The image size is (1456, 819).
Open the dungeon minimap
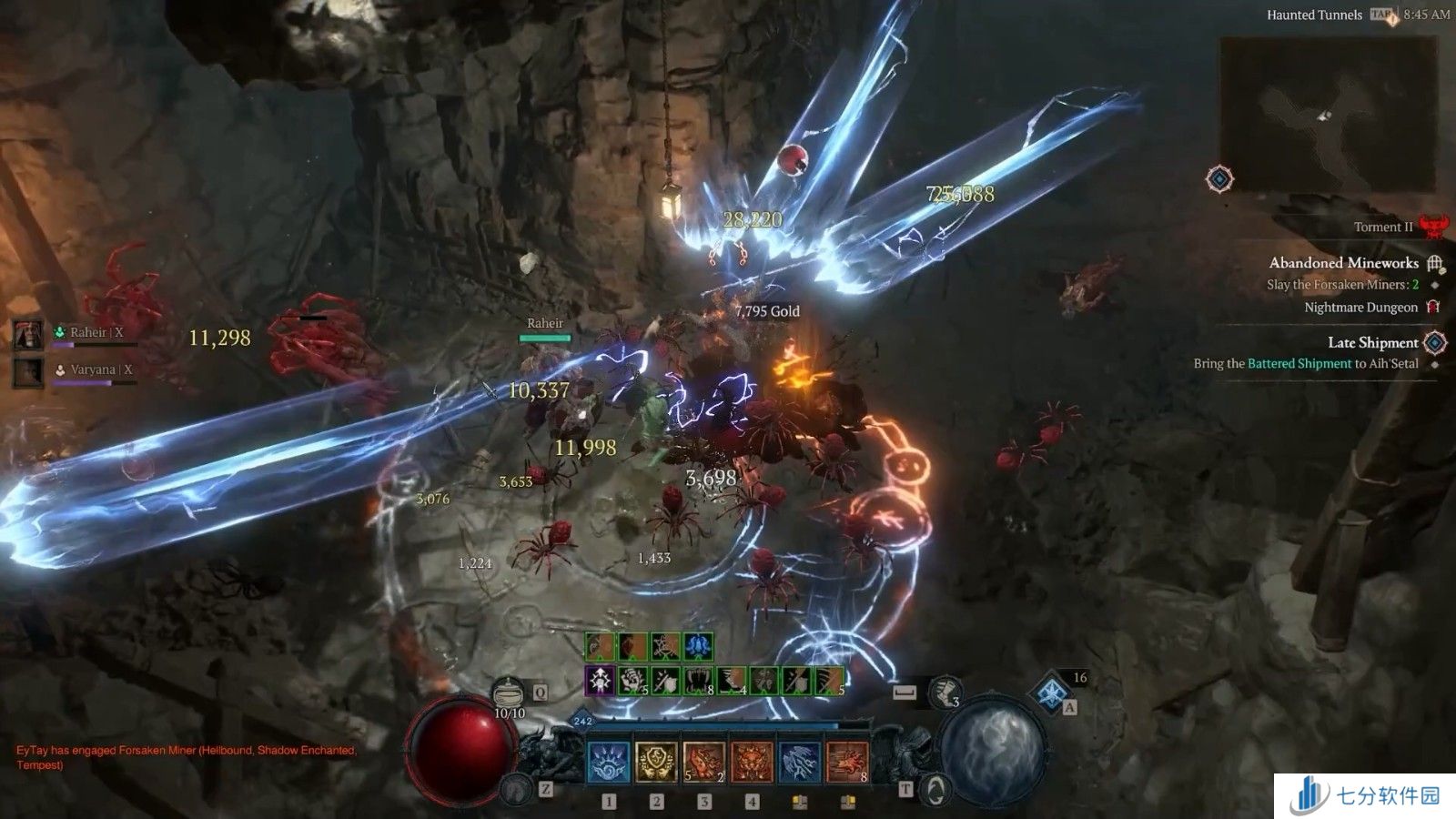click(x=1328, y=115)
